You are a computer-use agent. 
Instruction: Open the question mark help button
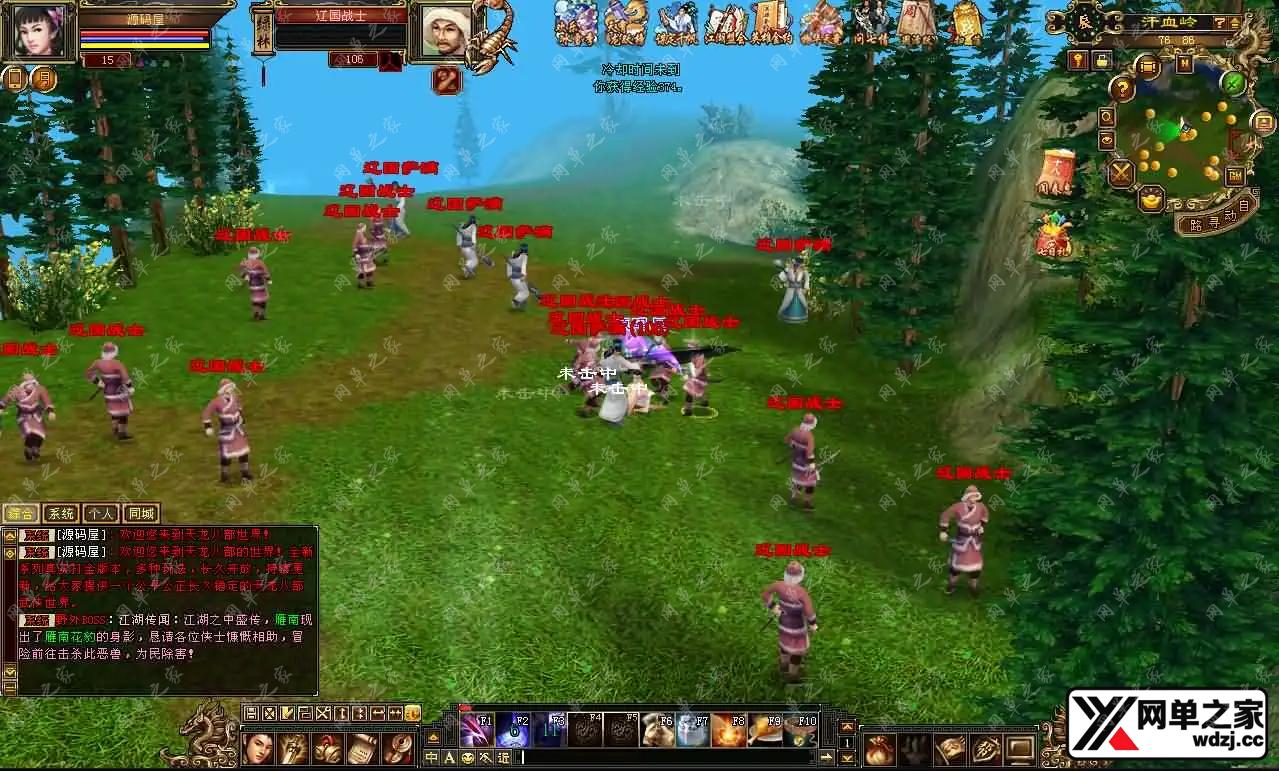click(x=1122, y=90)
